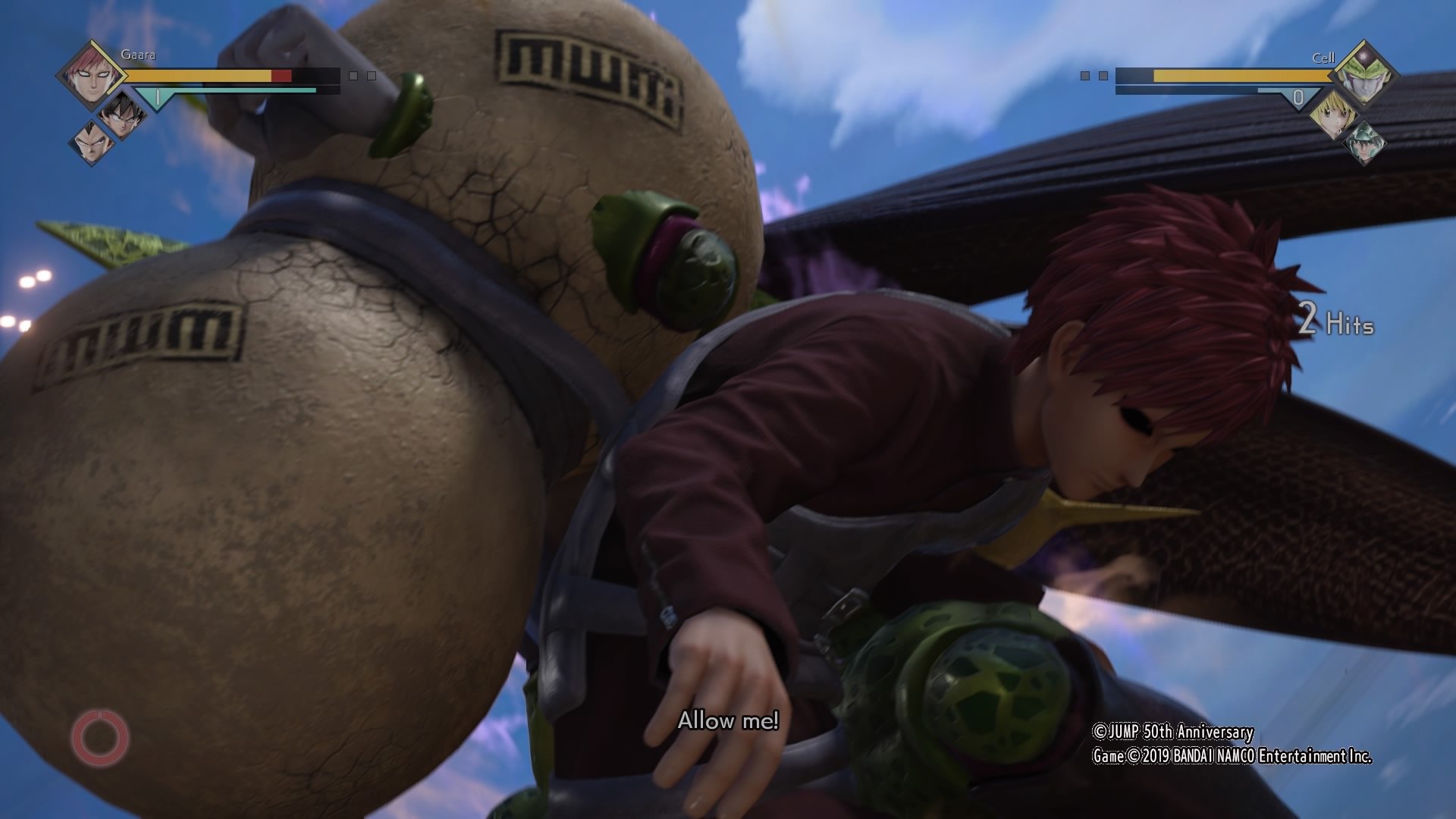This screenshot has height=819, width=1456.
Task: Select the Cell name label
Action: point(1324,58)
